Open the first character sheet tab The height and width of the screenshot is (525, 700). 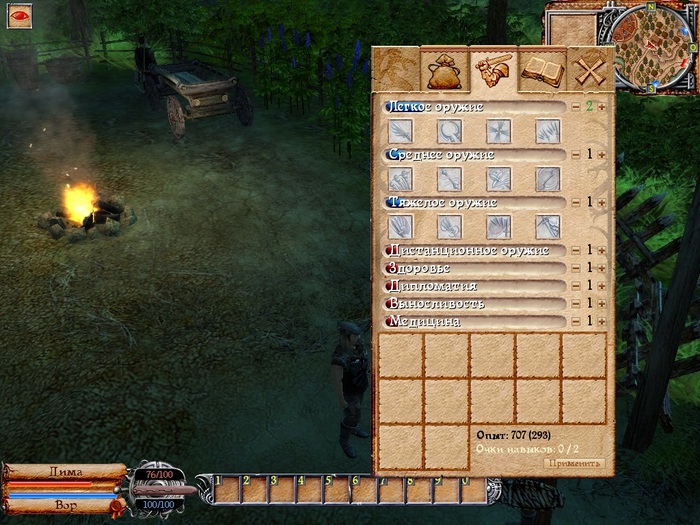pyautogui.click(x=396, y=70)
